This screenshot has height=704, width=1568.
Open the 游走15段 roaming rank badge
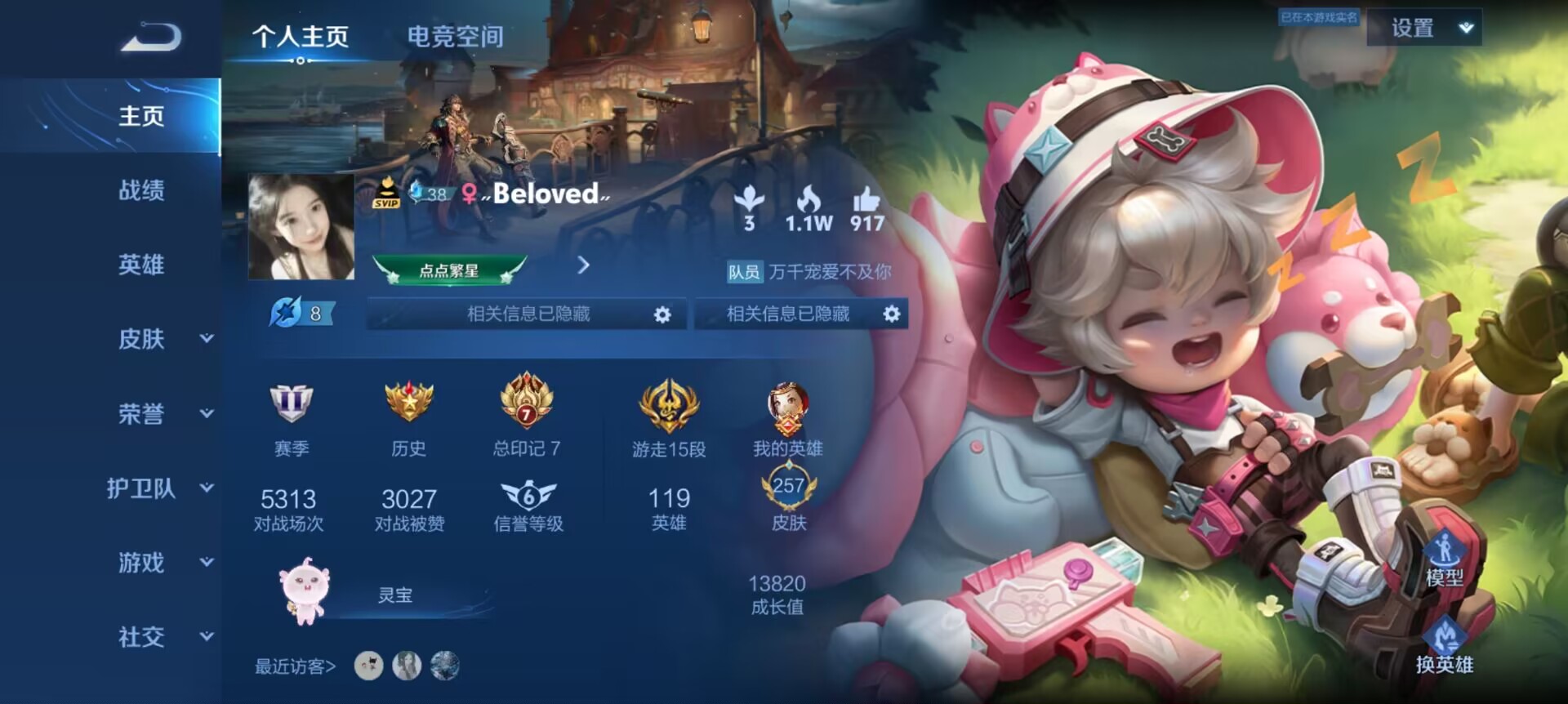click(x=668, y=403)
